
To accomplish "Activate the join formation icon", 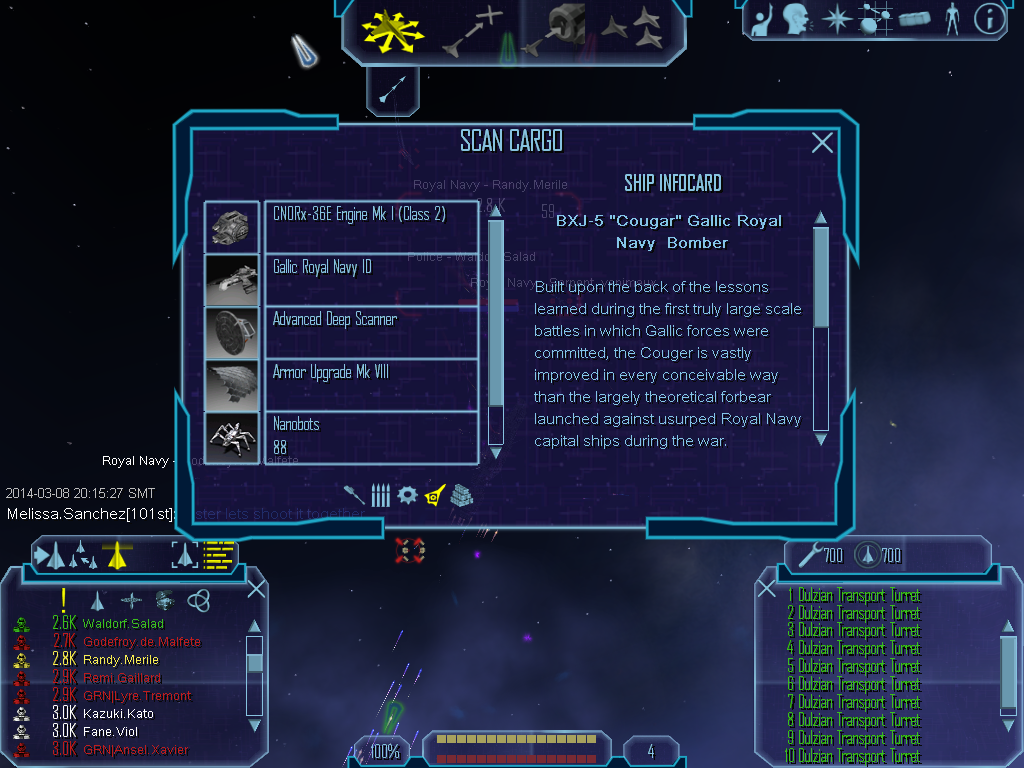I will pyautogui.click(x=636, y=29).
